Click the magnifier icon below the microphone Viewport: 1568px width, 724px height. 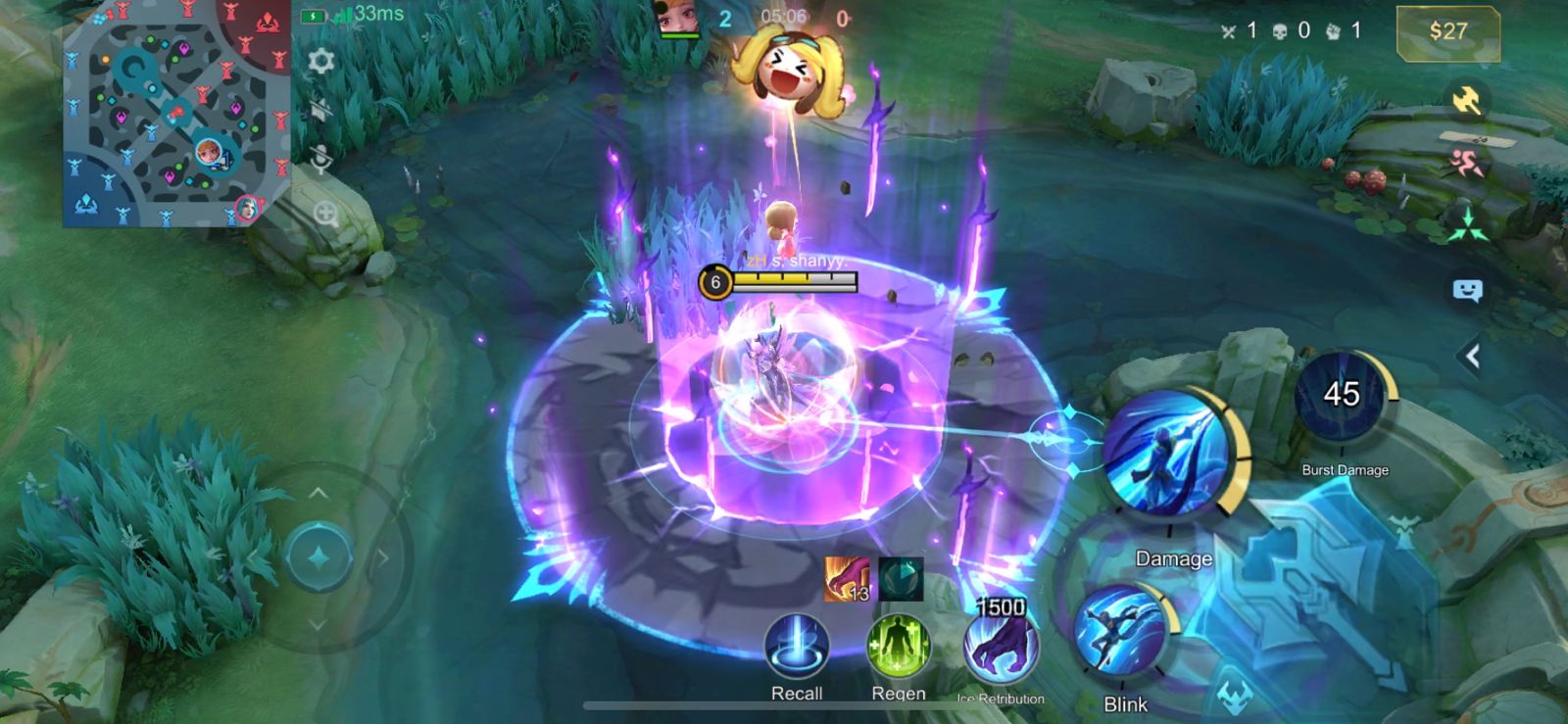[324, 213]
